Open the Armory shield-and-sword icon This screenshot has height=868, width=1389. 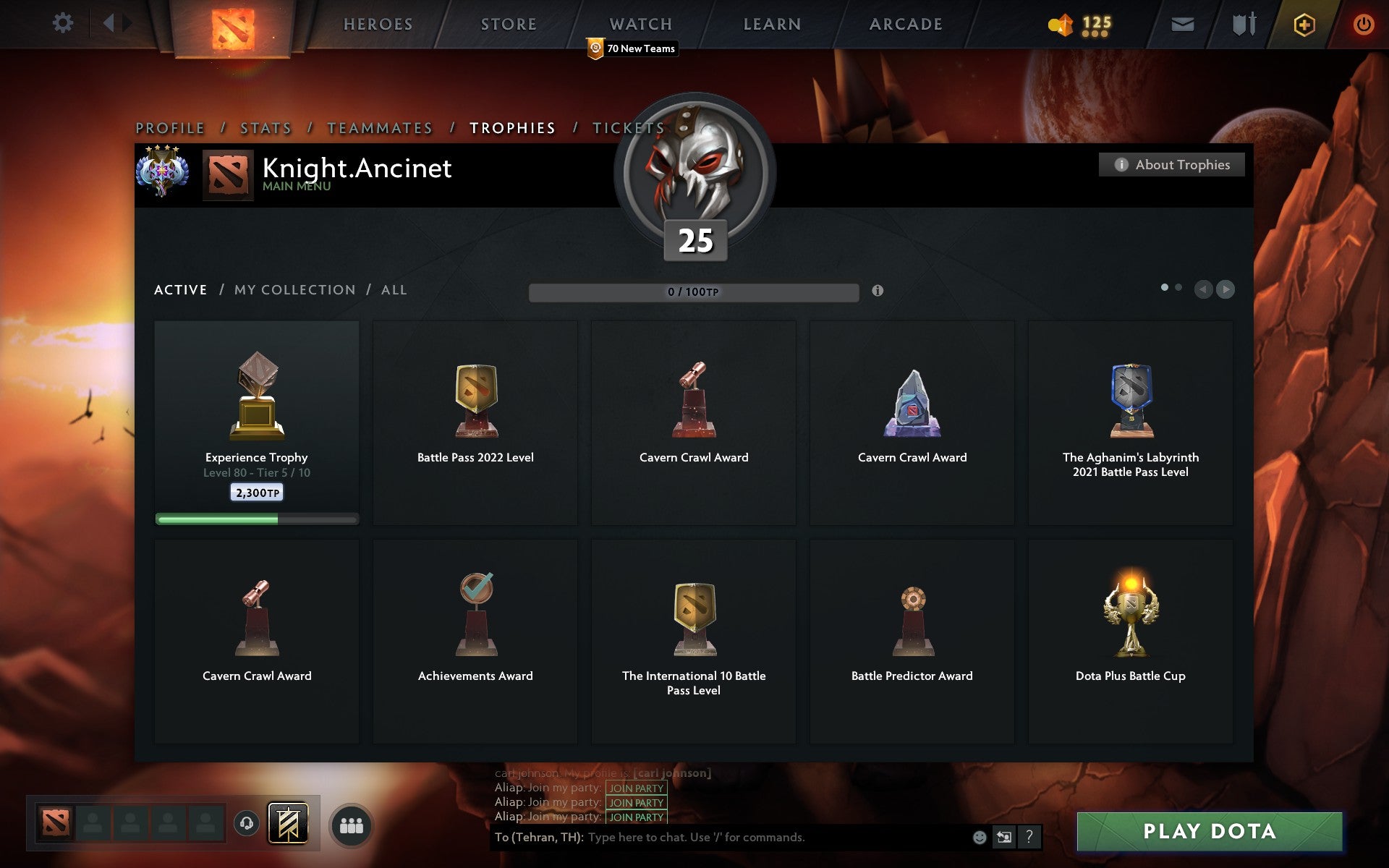point(1241,23)
